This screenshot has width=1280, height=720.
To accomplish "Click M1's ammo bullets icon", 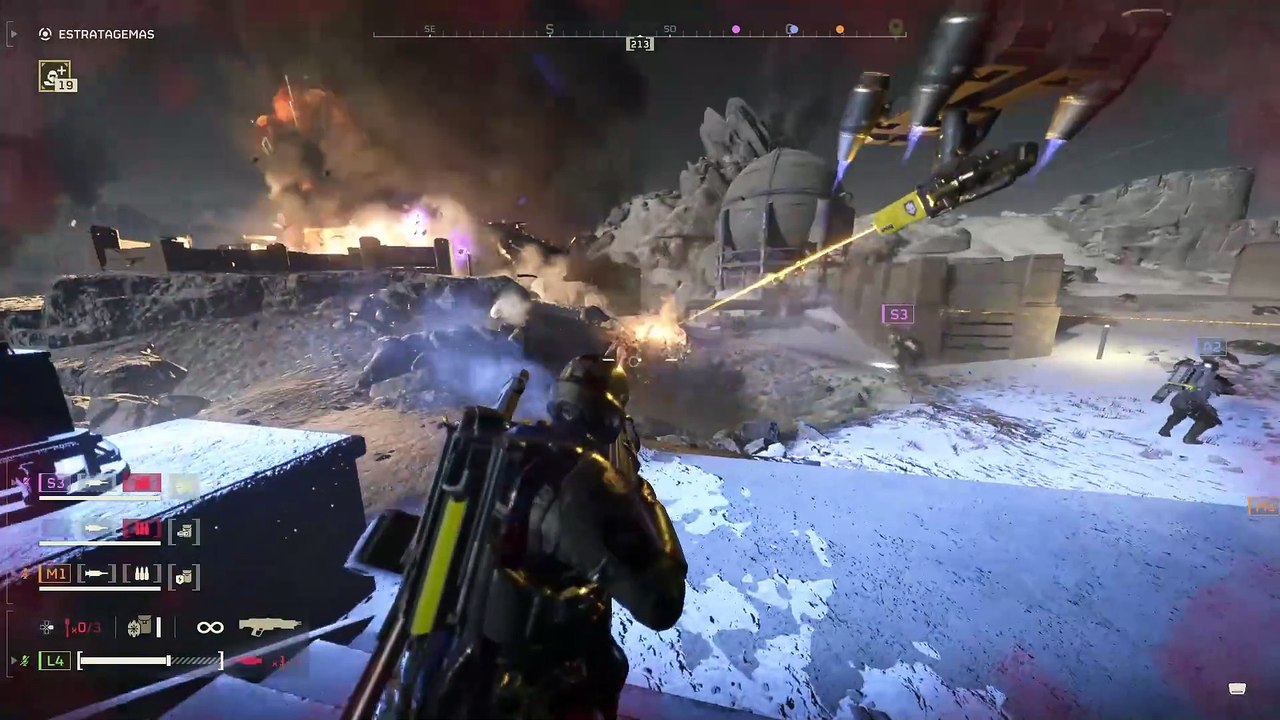I will (141, 574).
